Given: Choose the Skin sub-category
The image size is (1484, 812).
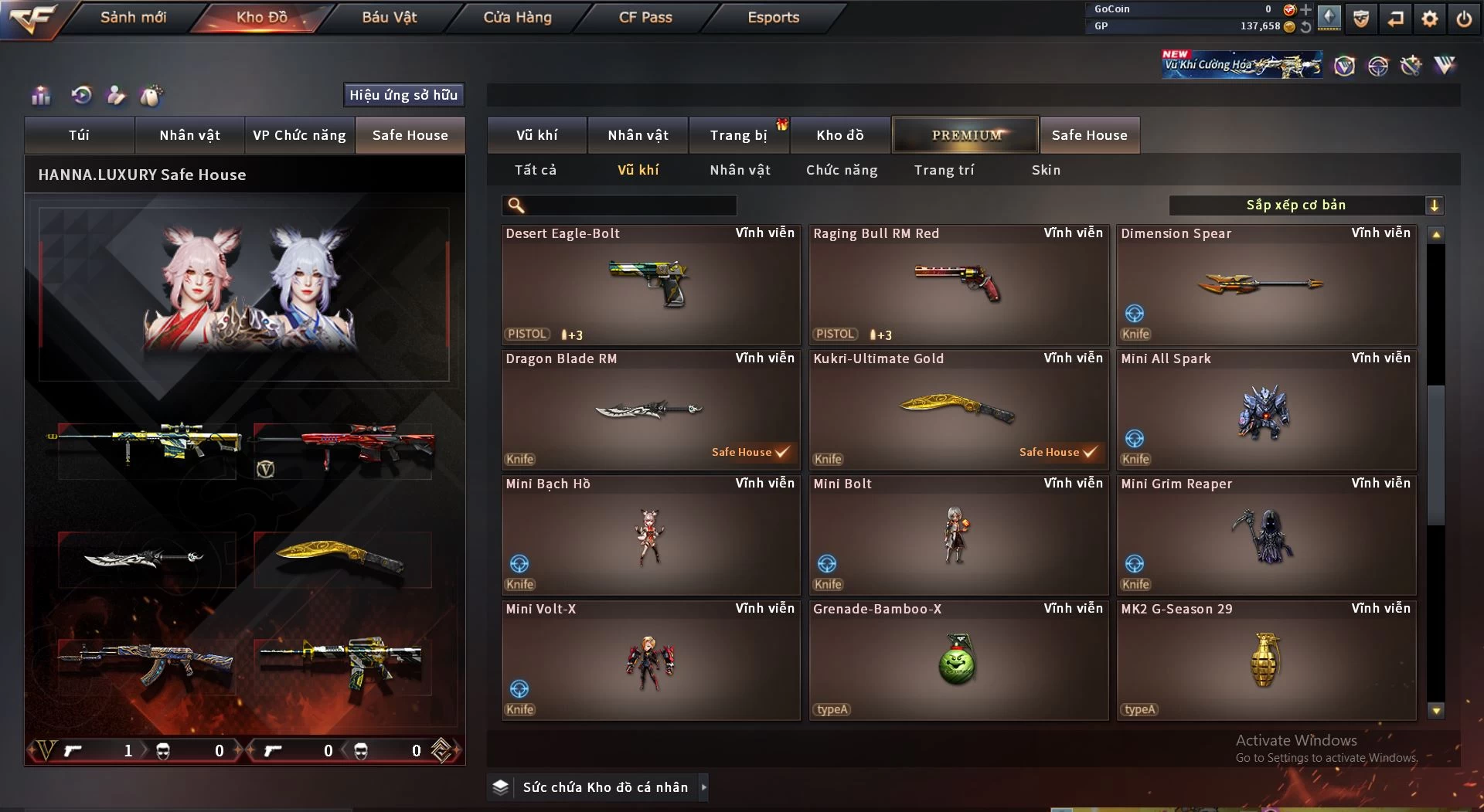Looking at the screenshot, I should [x=1046, y=170].
